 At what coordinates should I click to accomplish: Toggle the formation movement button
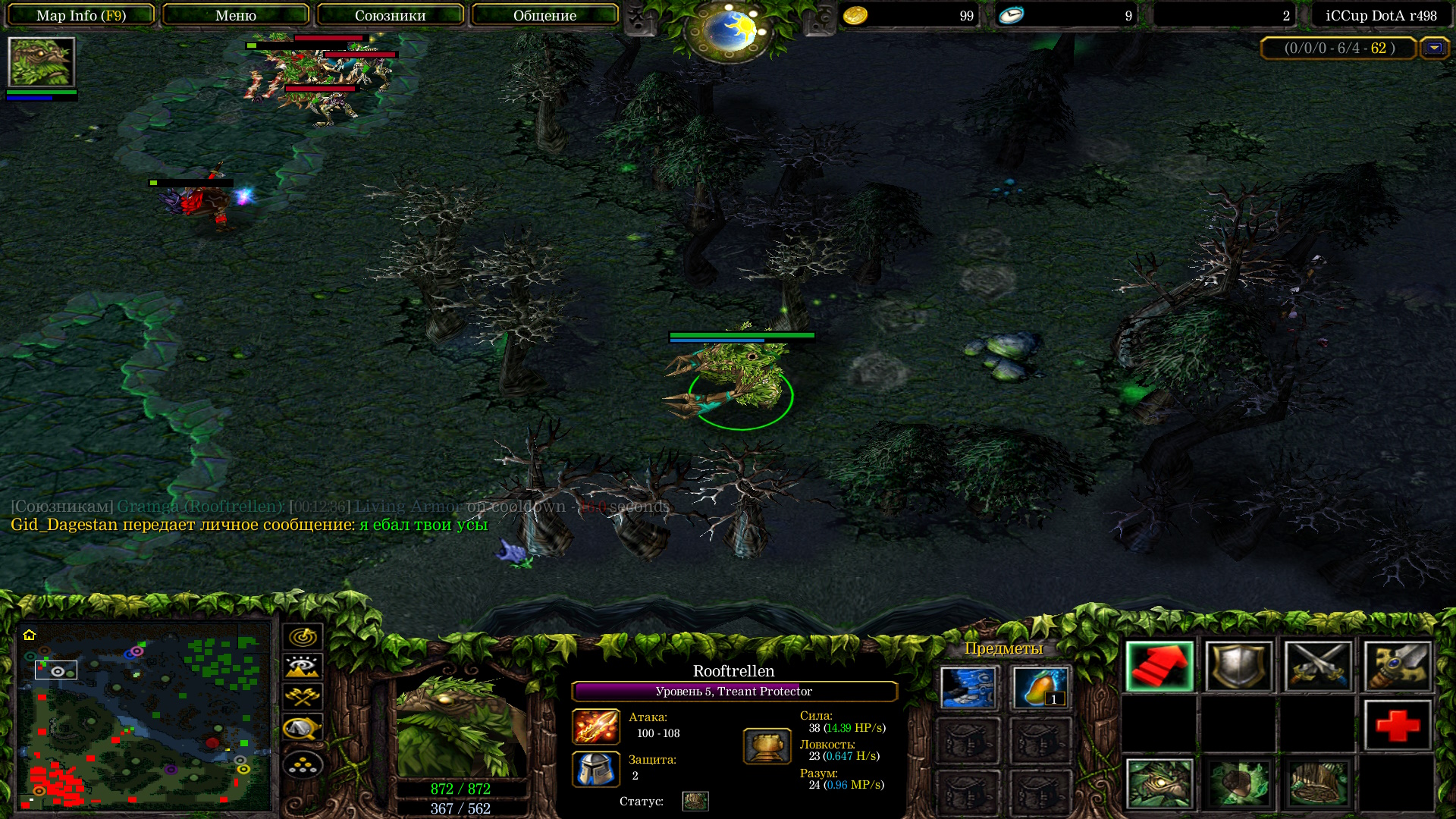pyautogui.click(x=303, y=764)
